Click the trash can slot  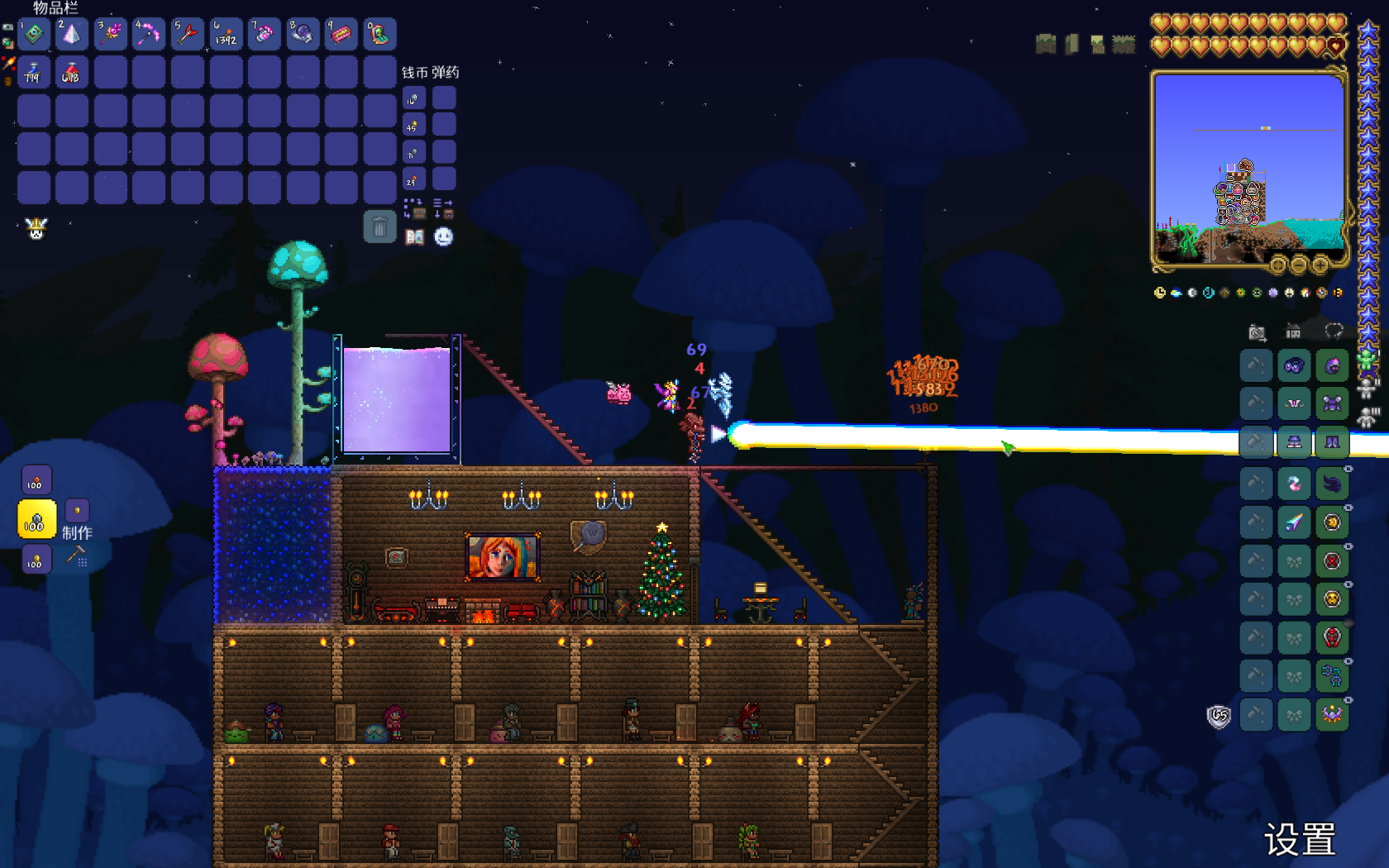(379, 227)
